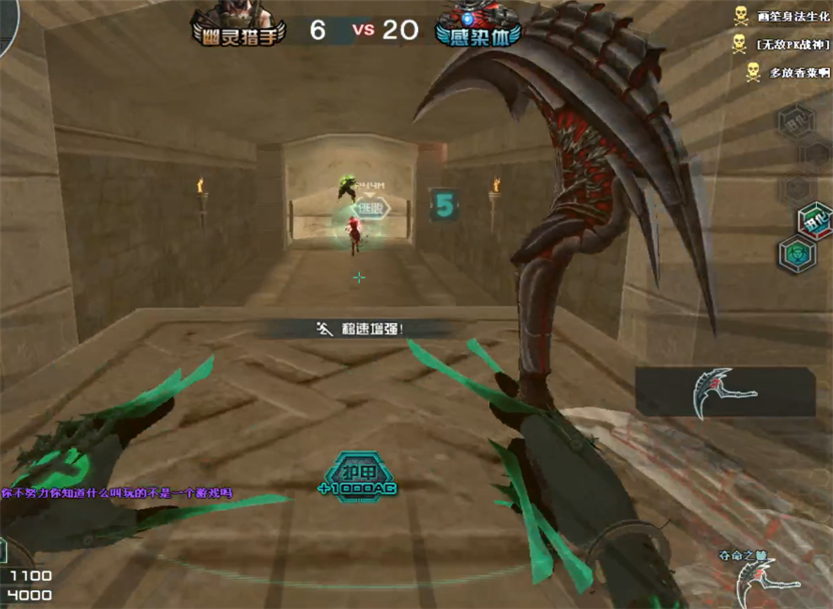833x609 pixels.
Task: Click the 护甲 +1000AC armor bonus icon
Action: pyautogui.click(x=355, y=478)
